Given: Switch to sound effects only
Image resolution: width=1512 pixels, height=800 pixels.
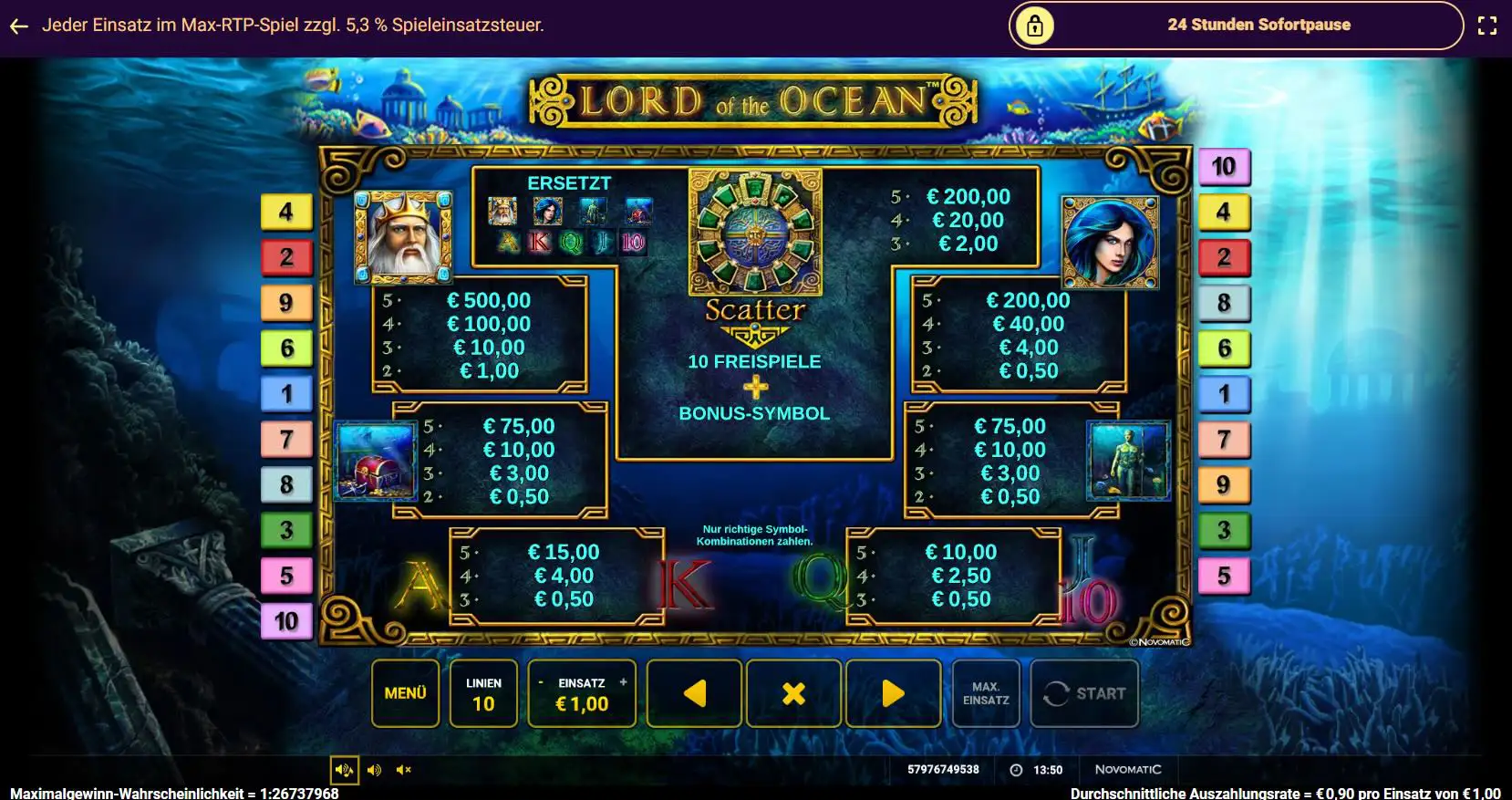Looking at the screenshot, I should pyautogui.click(x=374, y=770).
